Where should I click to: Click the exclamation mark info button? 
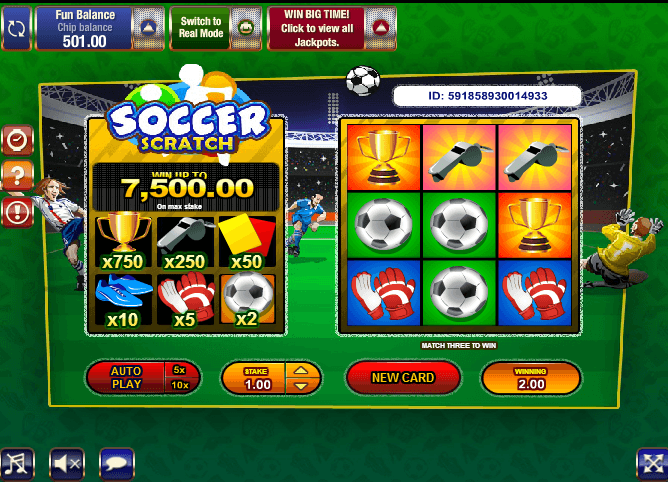click(17, 212)
